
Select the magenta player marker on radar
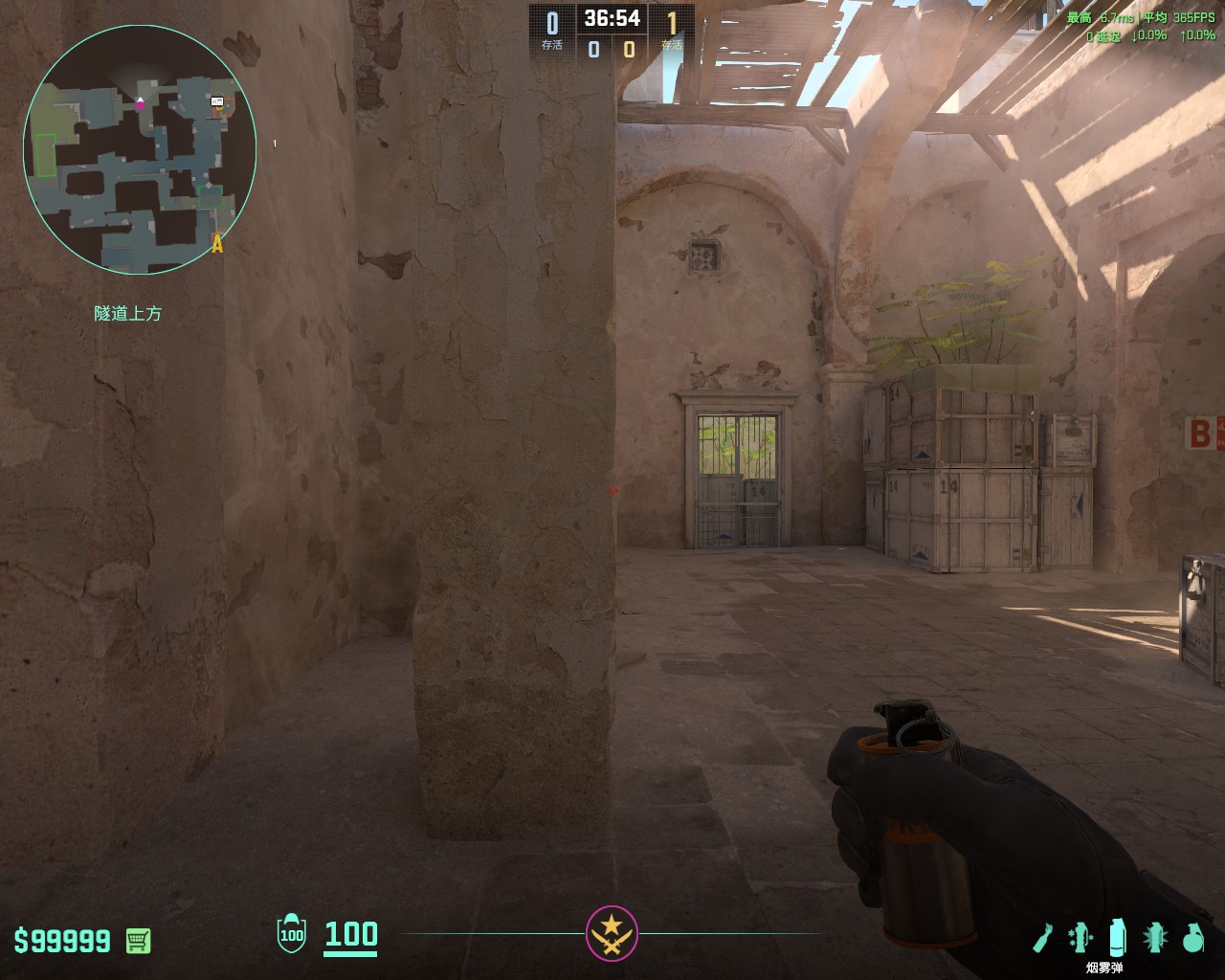141,103
